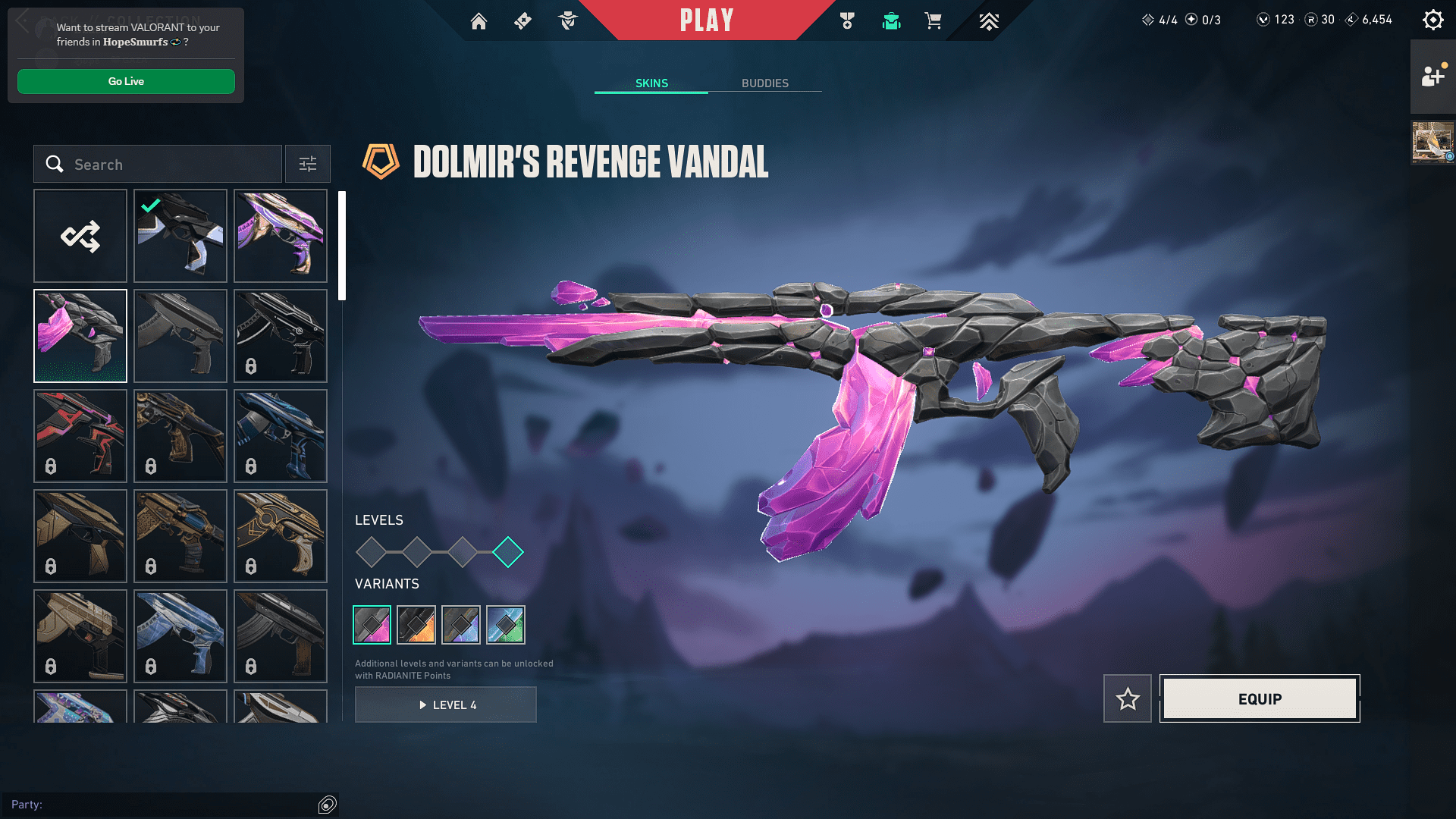The width and height of the screenshot is (1456, 819).
Task: Open the settings gear
Action: coord(1432,20)
